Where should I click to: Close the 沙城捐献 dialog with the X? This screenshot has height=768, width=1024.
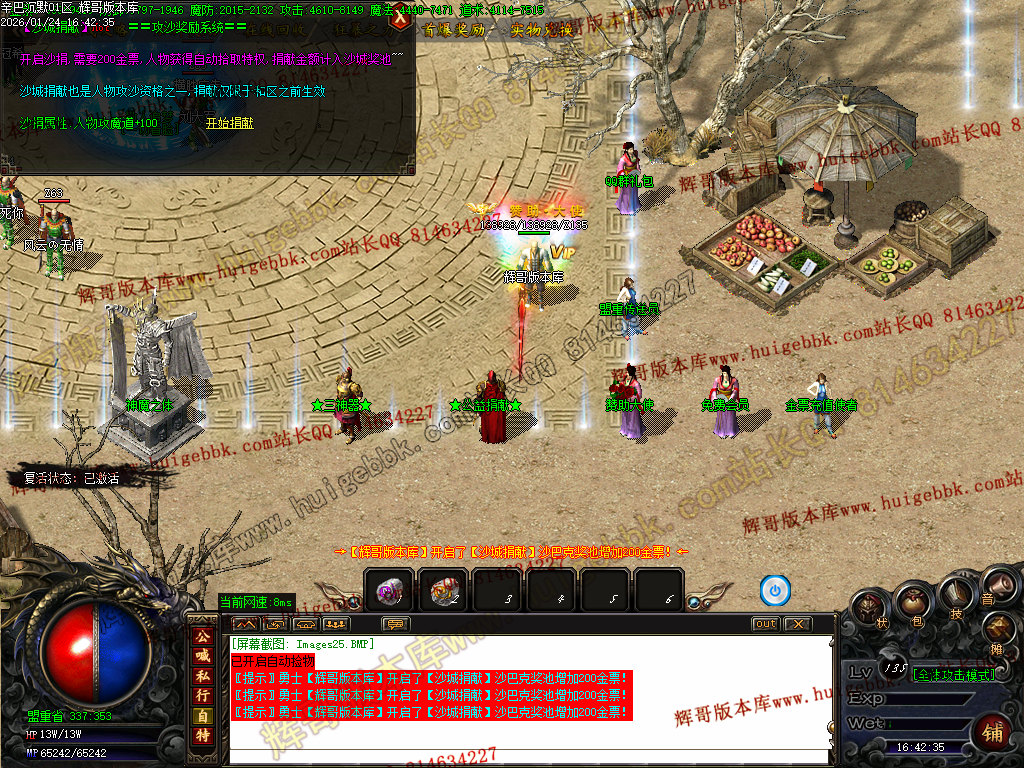click(x=401, y=17)
